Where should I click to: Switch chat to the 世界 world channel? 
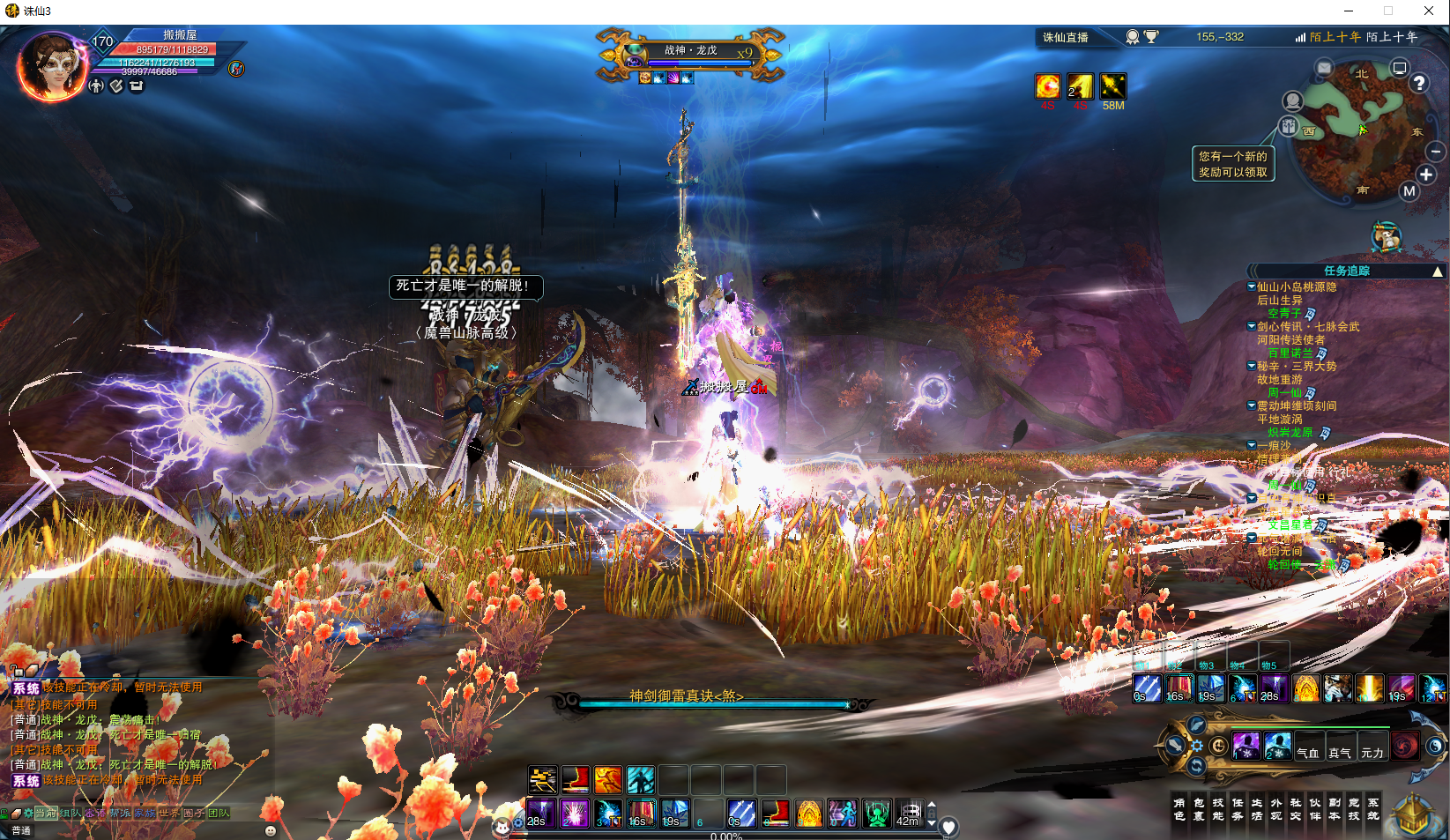tap(168, 813)
